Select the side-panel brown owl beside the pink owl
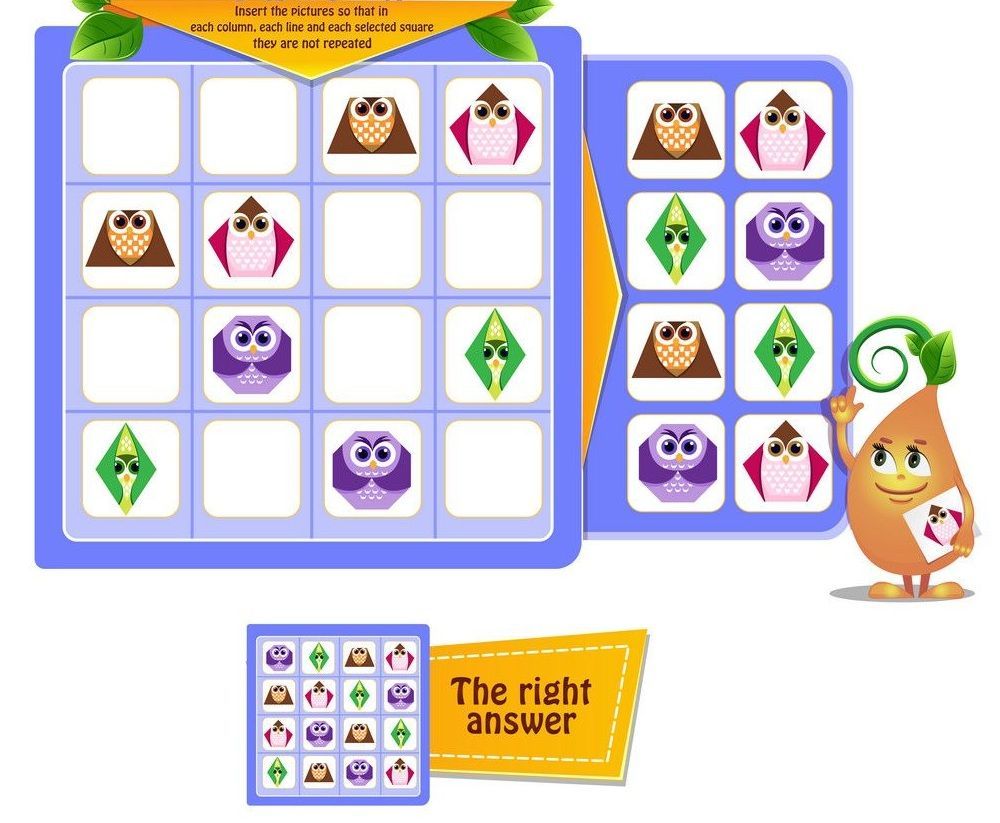 (x=676, y=130)
